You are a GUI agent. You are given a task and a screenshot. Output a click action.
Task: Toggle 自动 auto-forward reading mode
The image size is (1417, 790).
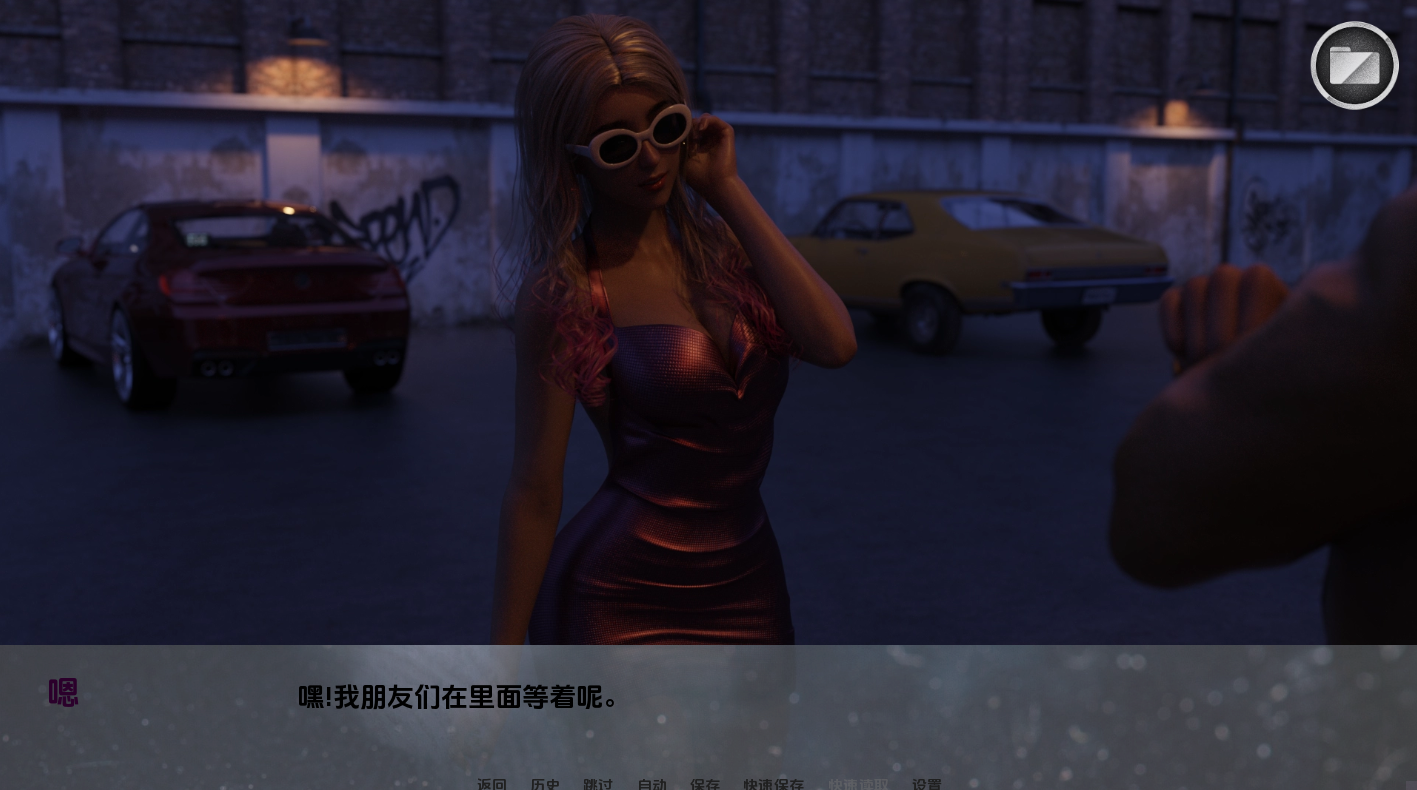point(651,785)
